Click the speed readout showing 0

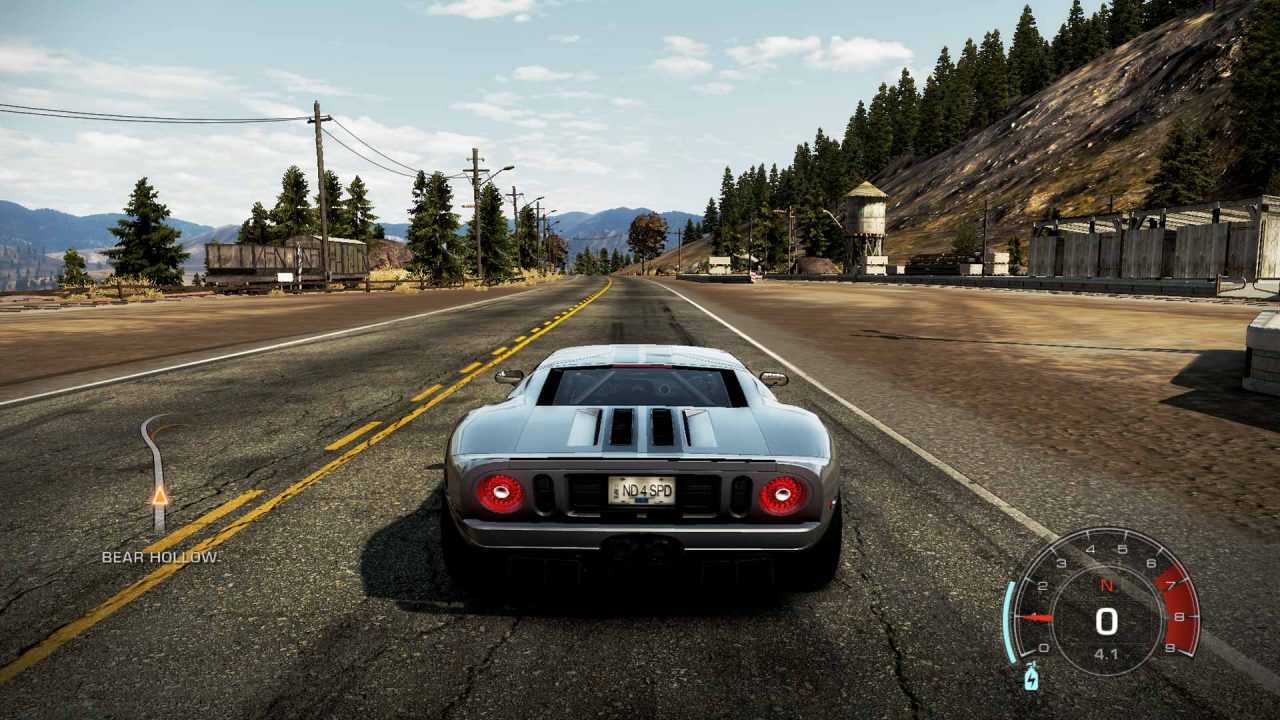click(x=1106, y=620)
